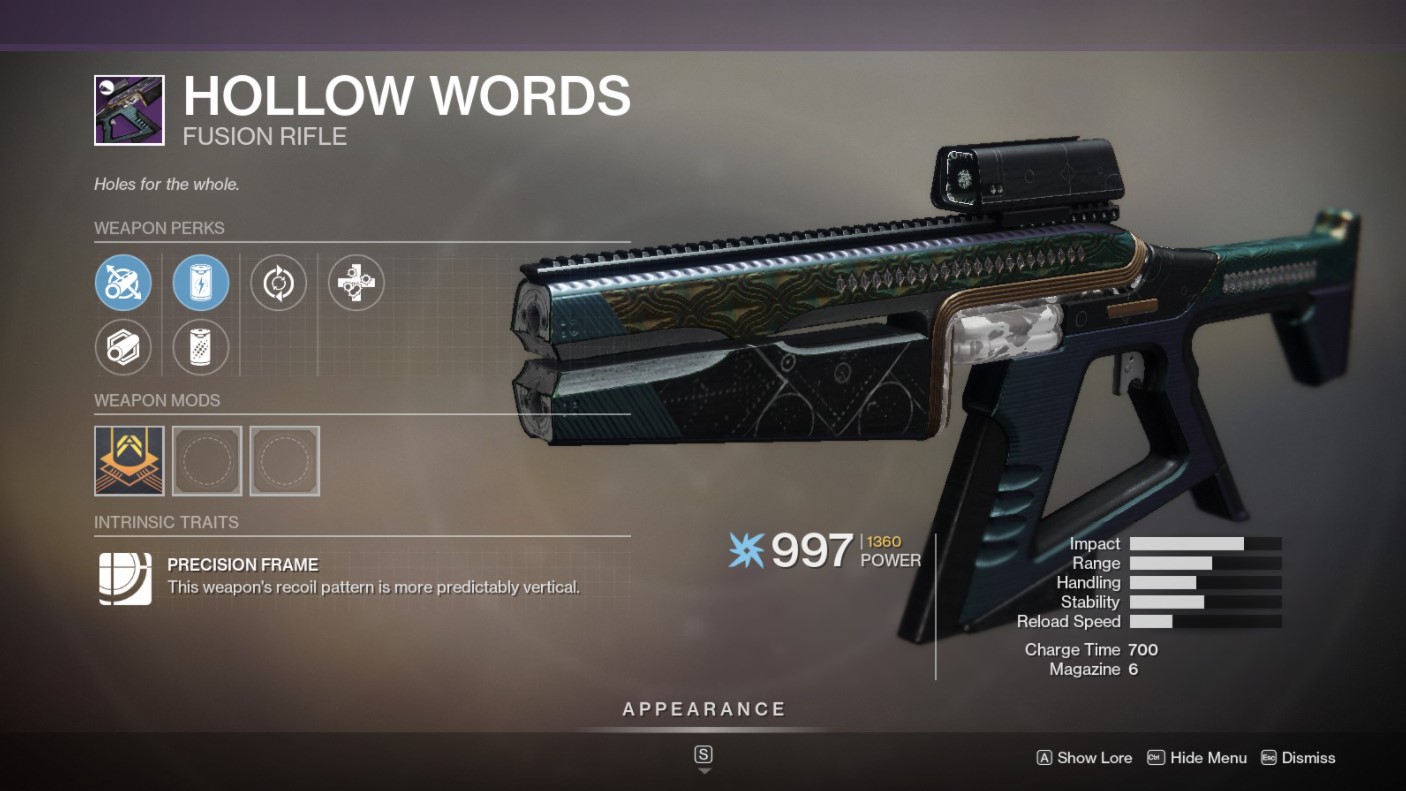Inspect the circular arrows reload perk
This screenshot has width=1406, height=791.
pyautogui.click(x=278, y=282)
